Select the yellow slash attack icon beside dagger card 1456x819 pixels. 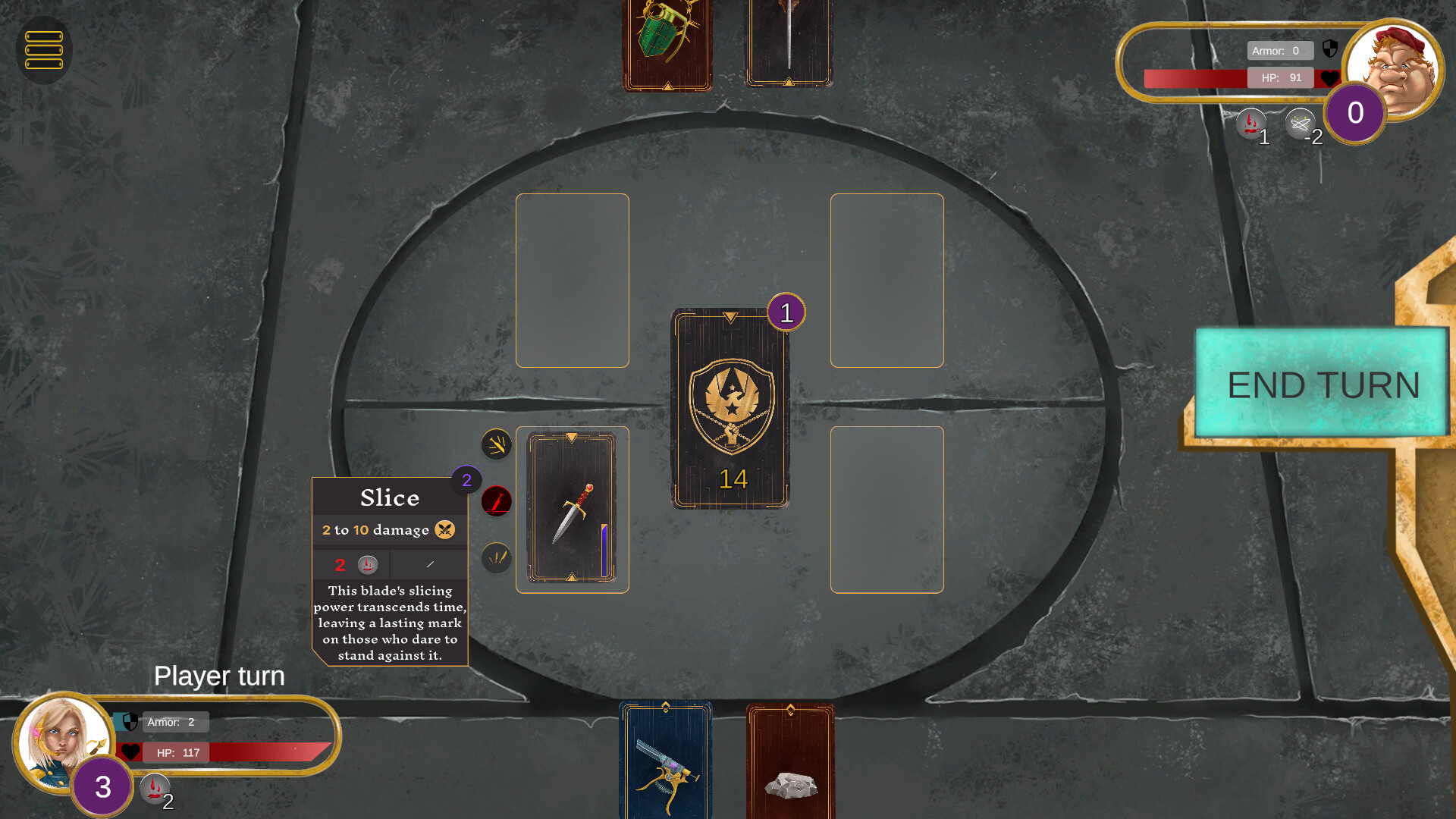tap(497, 444)
